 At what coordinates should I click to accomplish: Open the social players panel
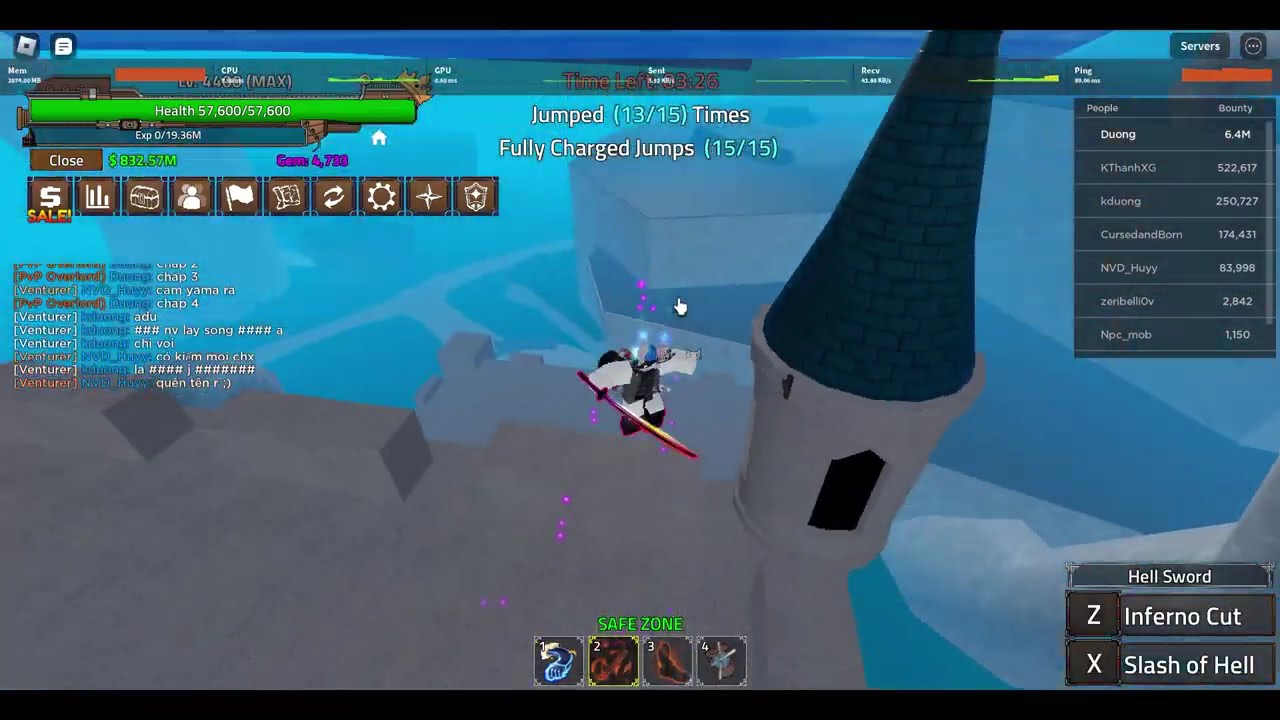(190, 197)
